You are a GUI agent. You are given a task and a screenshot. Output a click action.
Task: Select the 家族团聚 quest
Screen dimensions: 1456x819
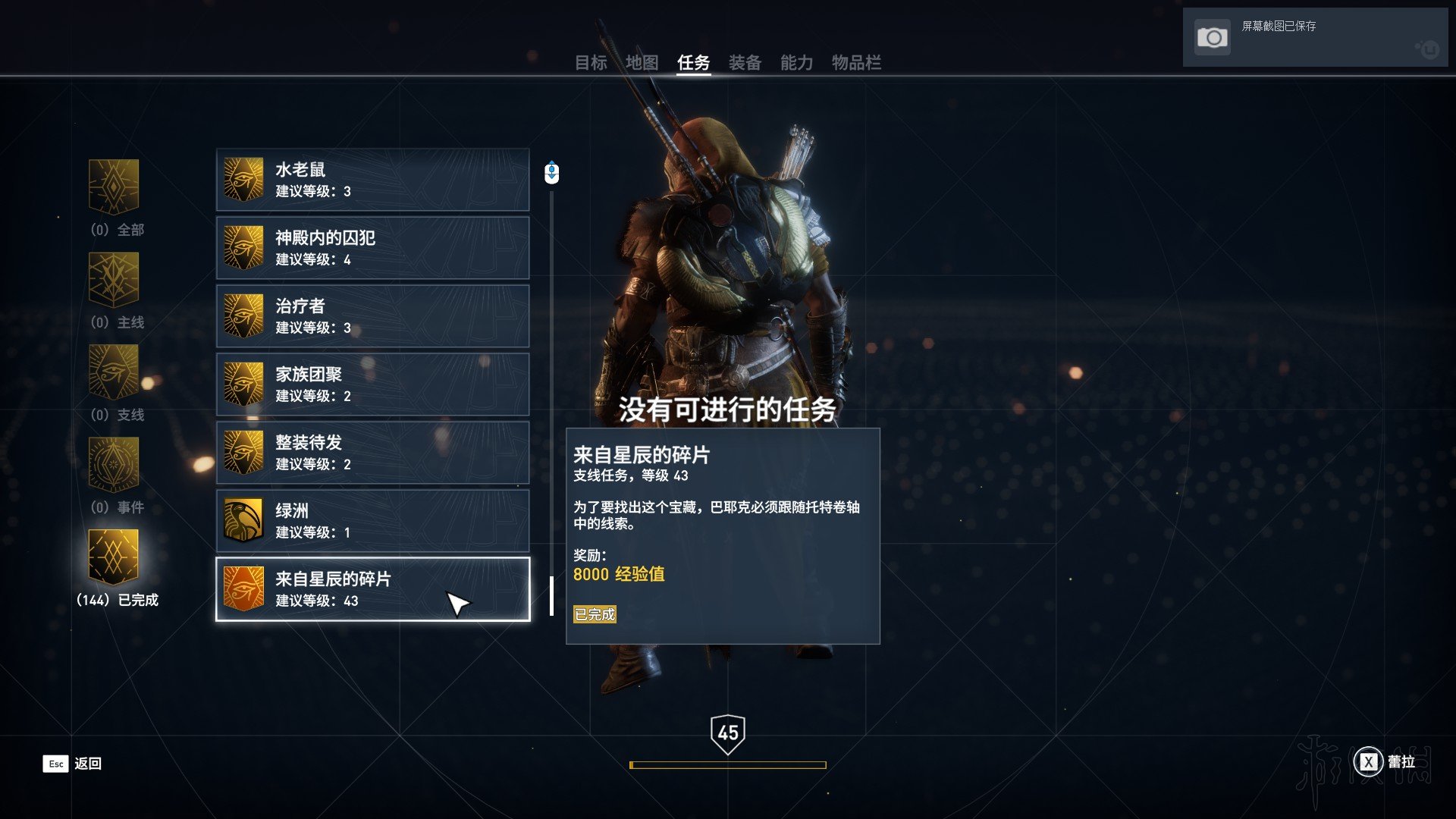click(372, 384)
